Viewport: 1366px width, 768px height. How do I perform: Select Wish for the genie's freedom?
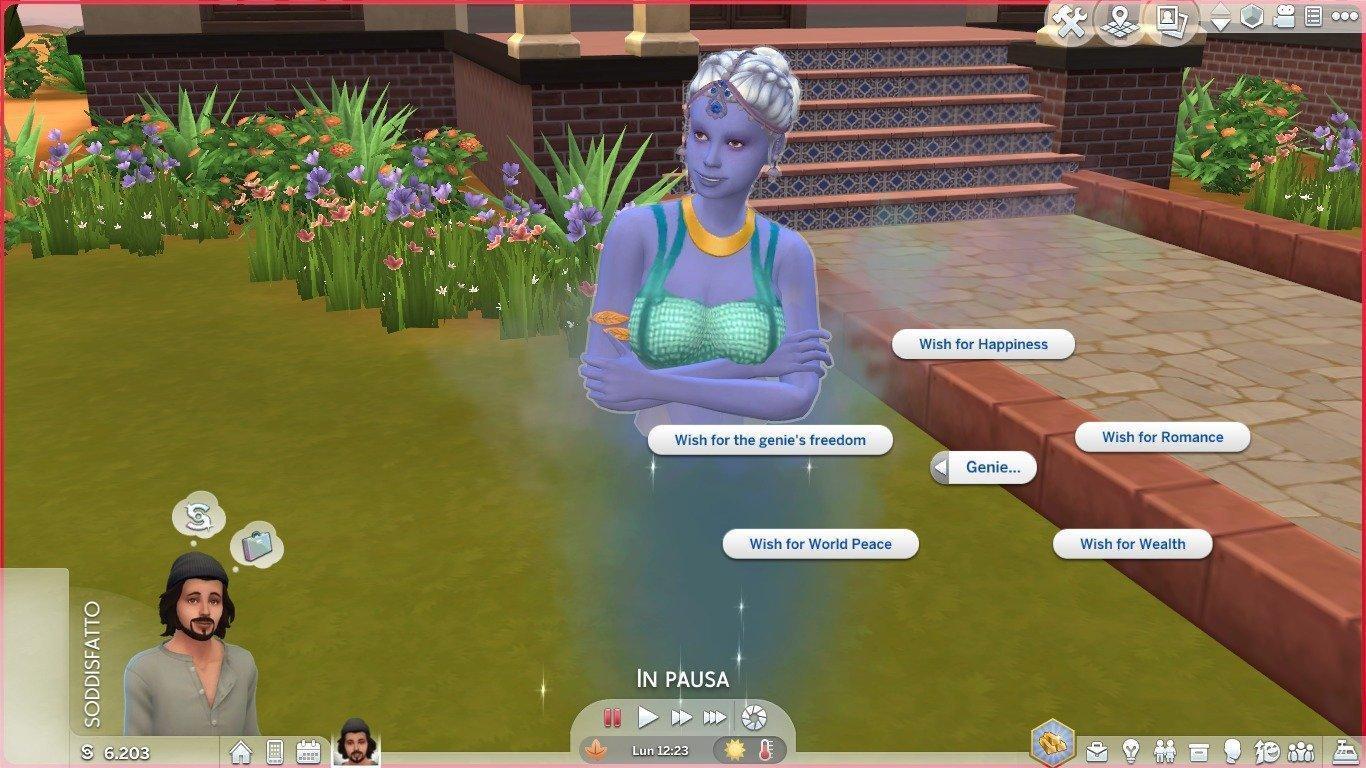pos(770,440)
